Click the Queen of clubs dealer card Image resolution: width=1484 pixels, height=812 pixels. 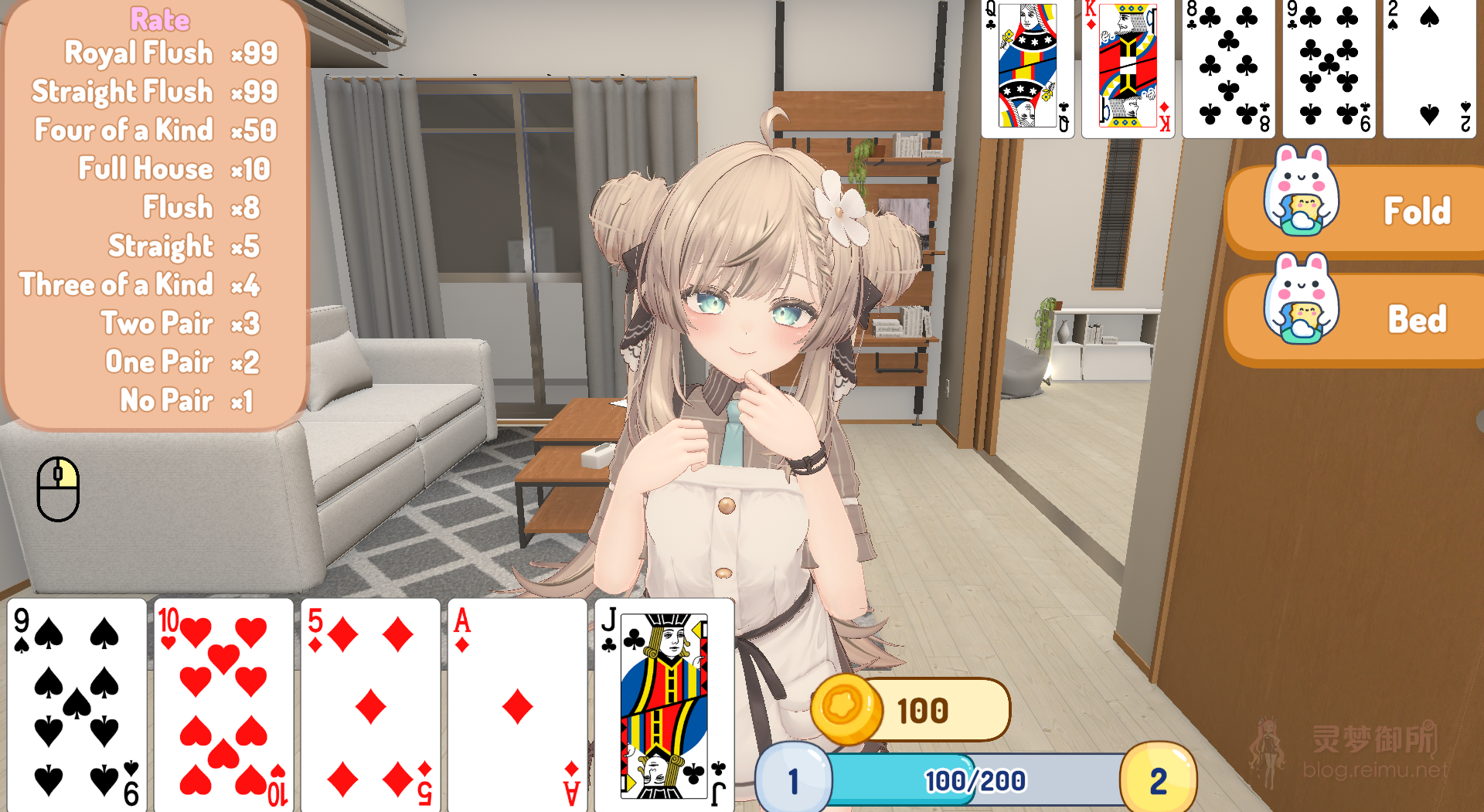pos(1026,68)
